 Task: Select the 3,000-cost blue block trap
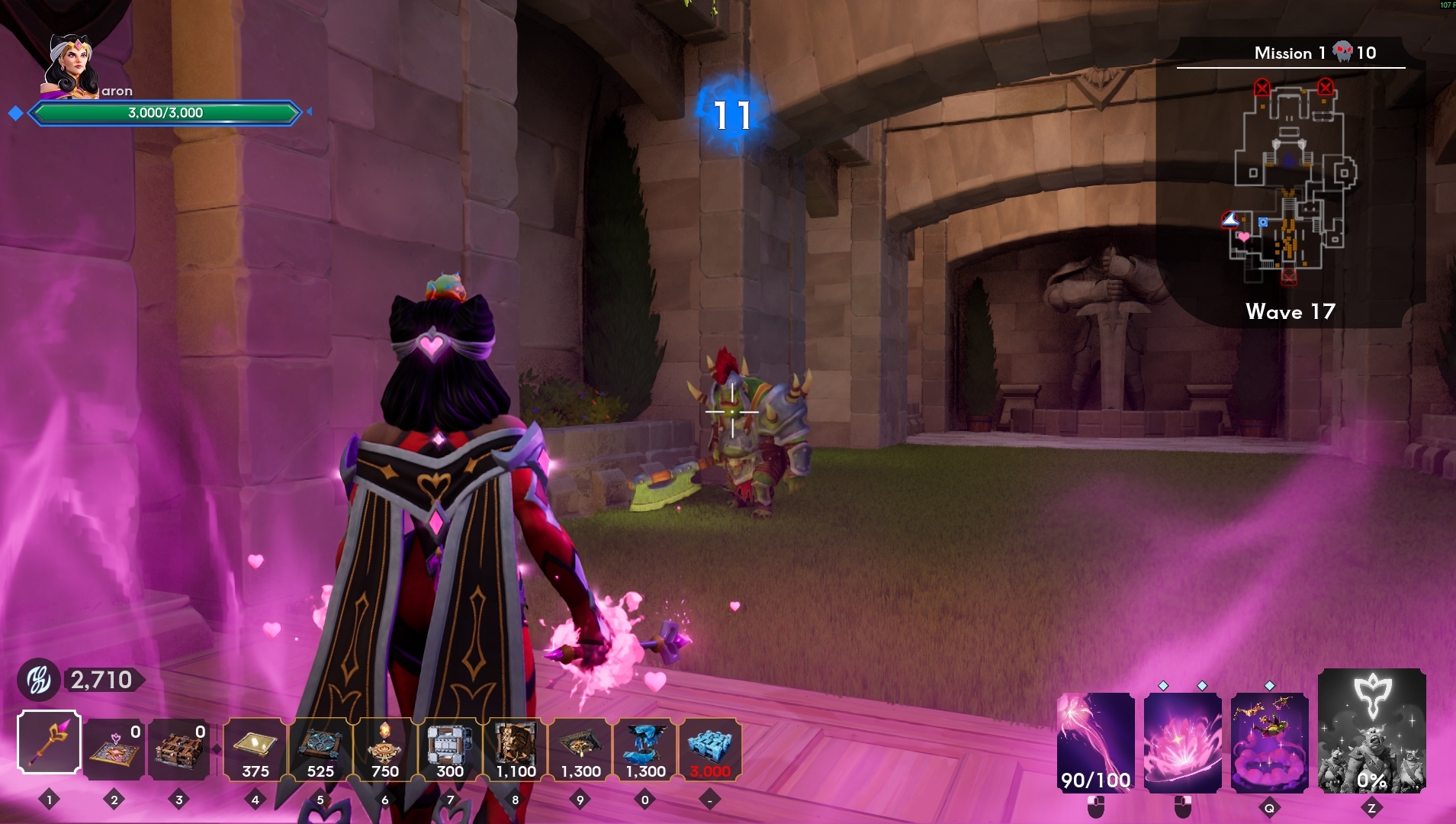710,748
